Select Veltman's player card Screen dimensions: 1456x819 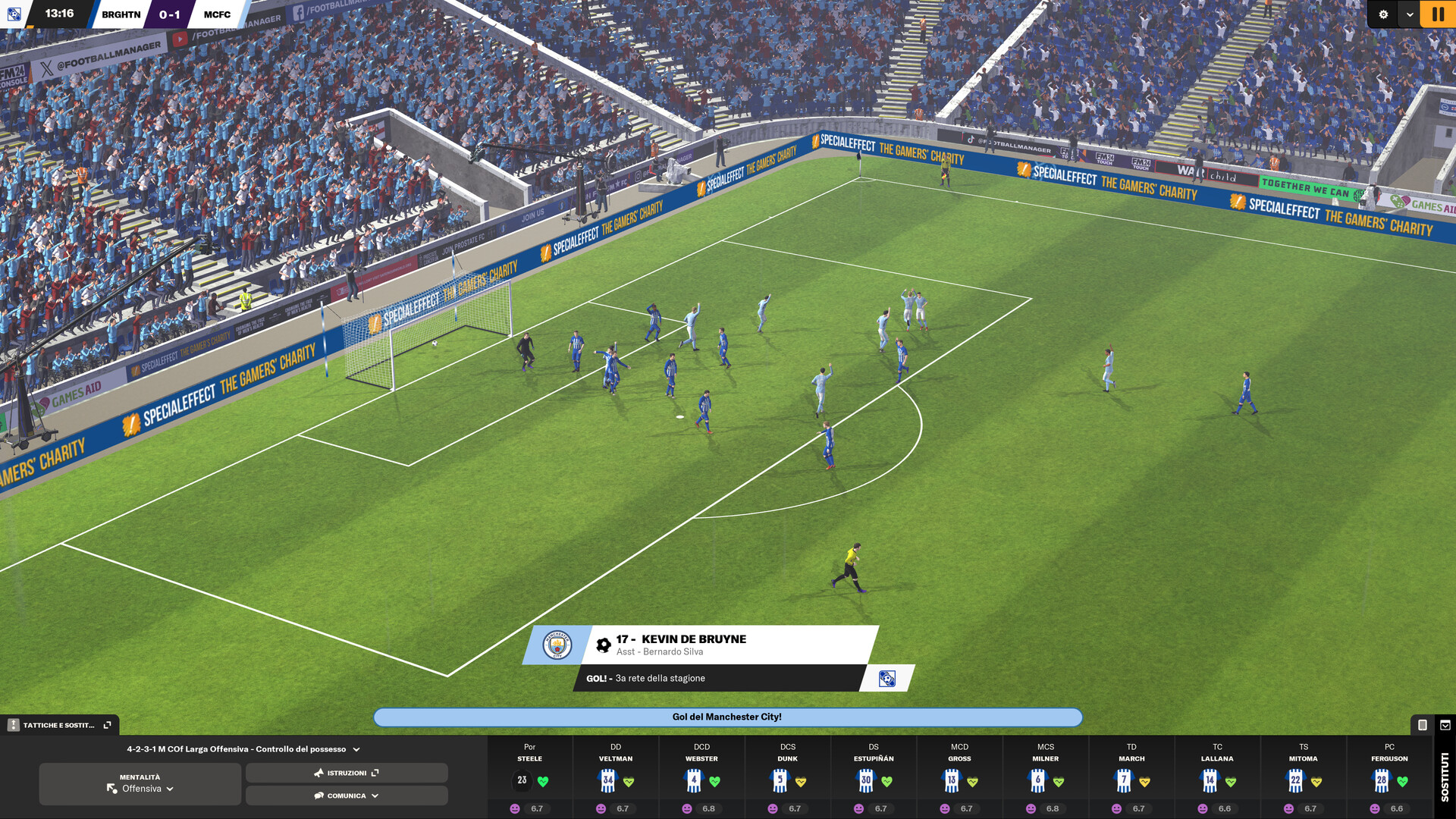616,777
